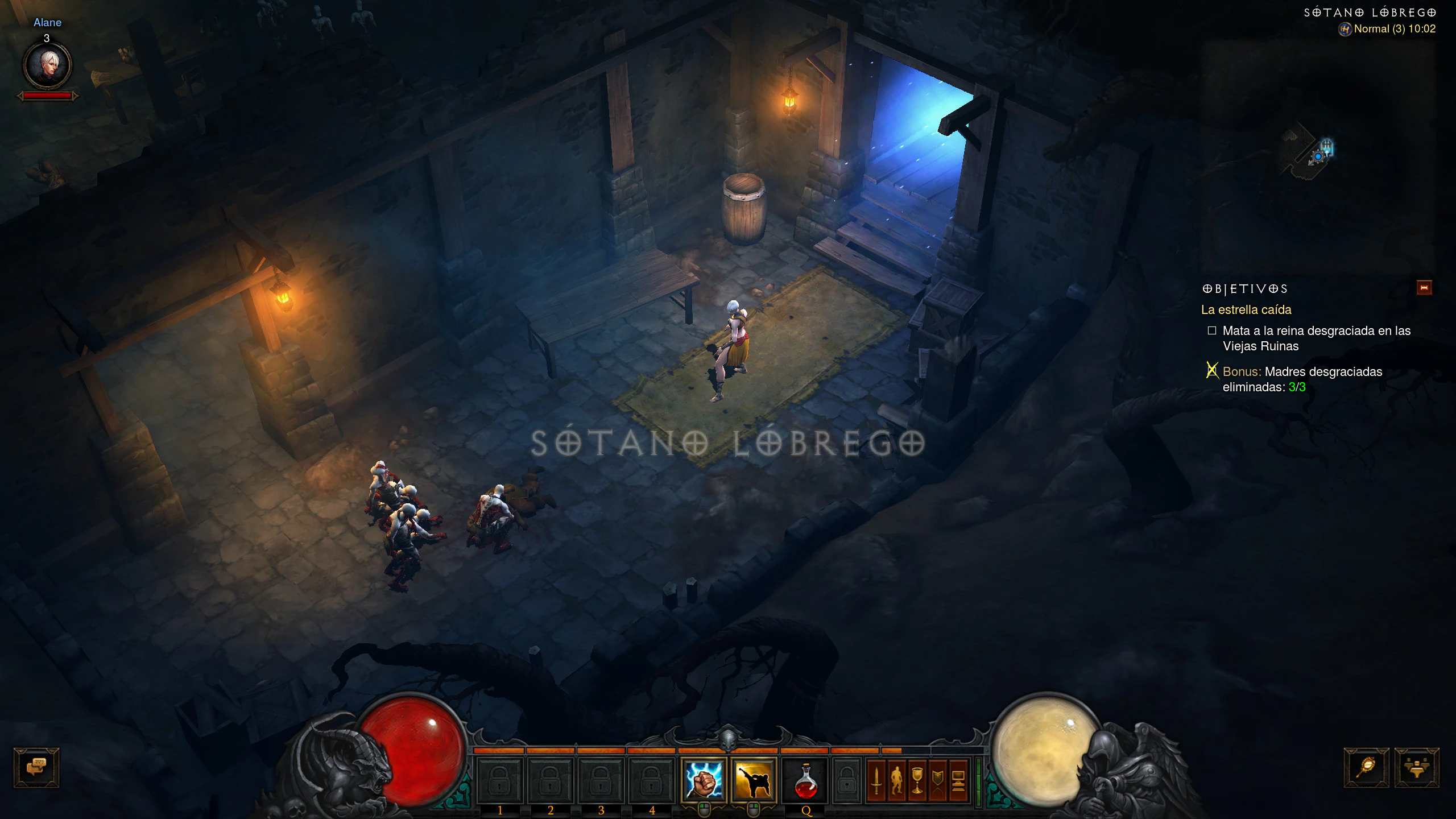Open the golden chalice achievements button
This screenshot has height=819, width=1456.
coord(917,780)
